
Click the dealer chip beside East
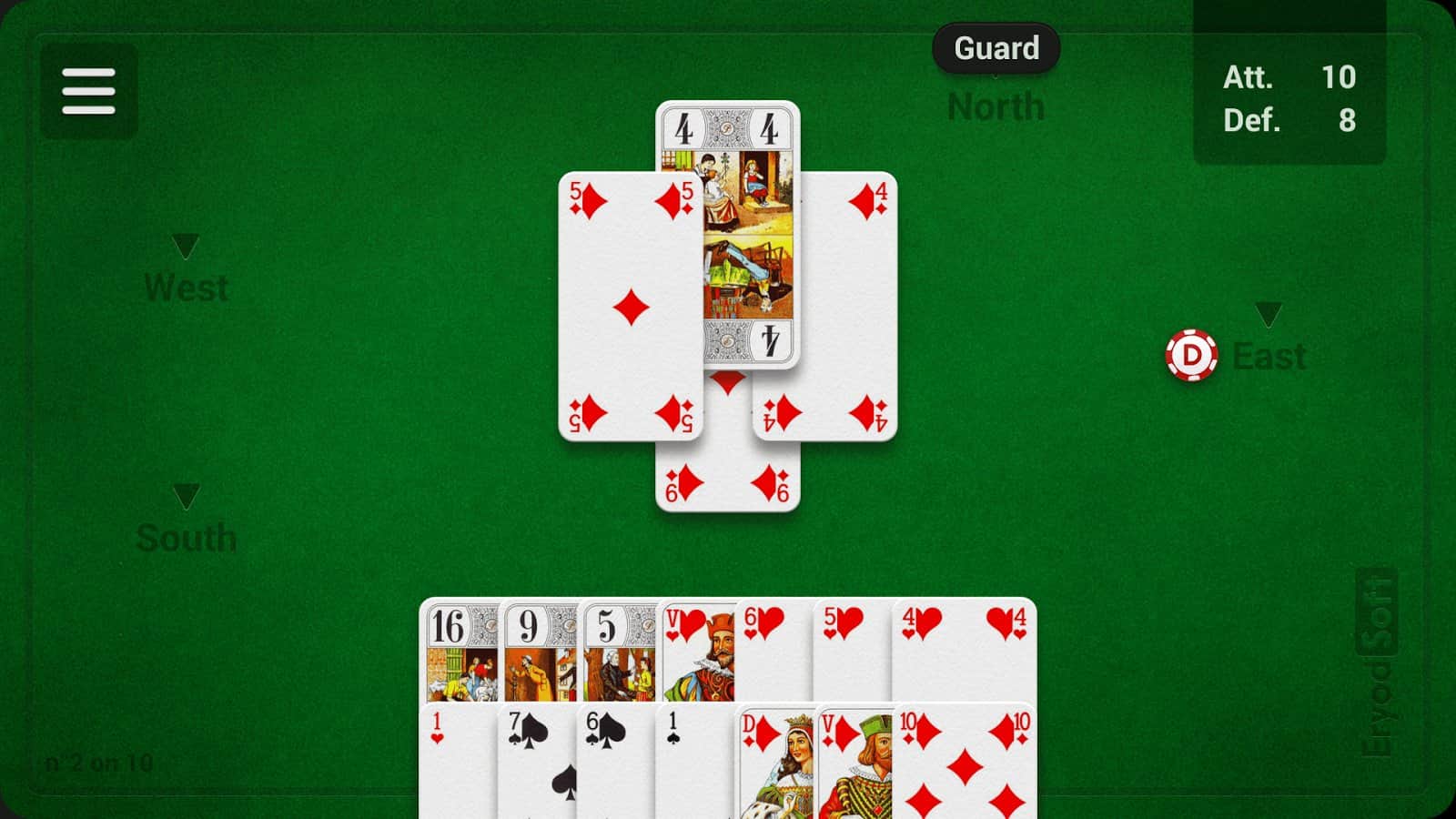point(1193,356)
